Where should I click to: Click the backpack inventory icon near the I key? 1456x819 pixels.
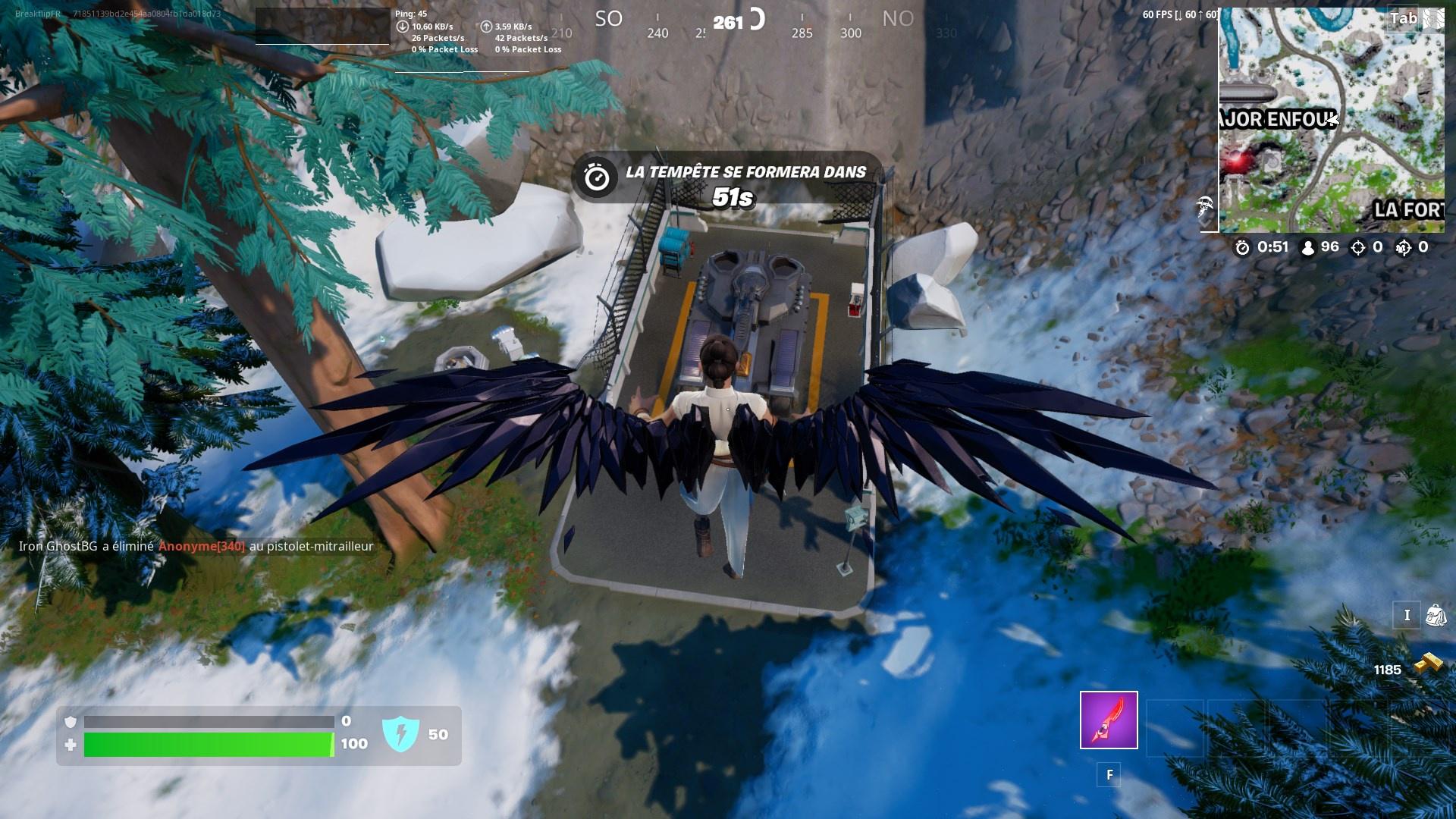click(1434, 617)
